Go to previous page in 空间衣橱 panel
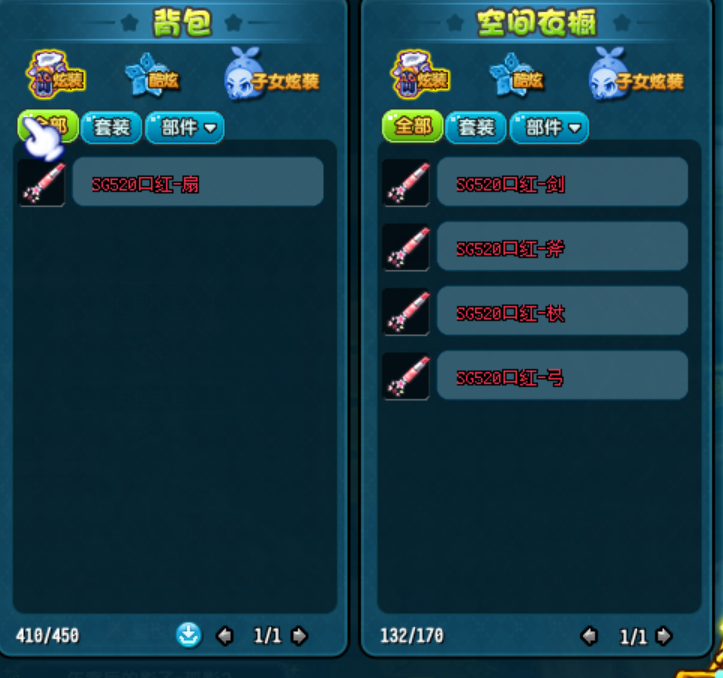The image size is (723, 678). (590, 635)
